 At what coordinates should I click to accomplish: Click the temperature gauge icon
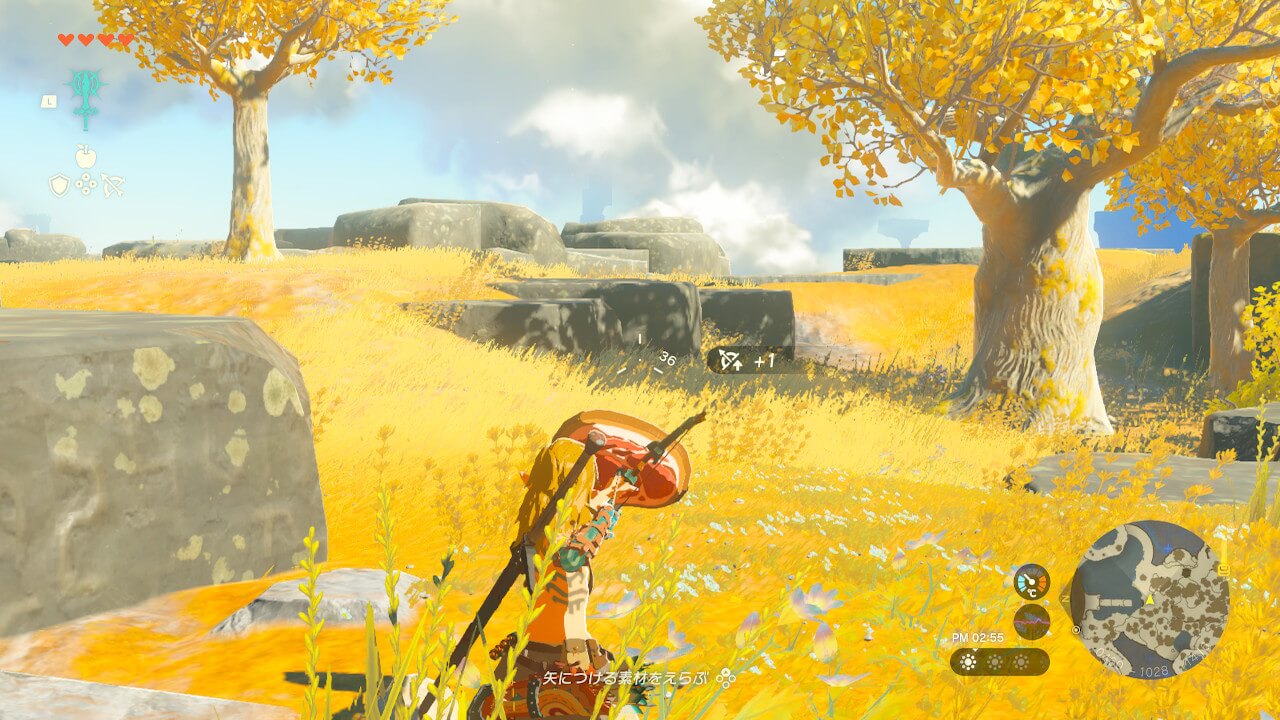point(1031,582)
